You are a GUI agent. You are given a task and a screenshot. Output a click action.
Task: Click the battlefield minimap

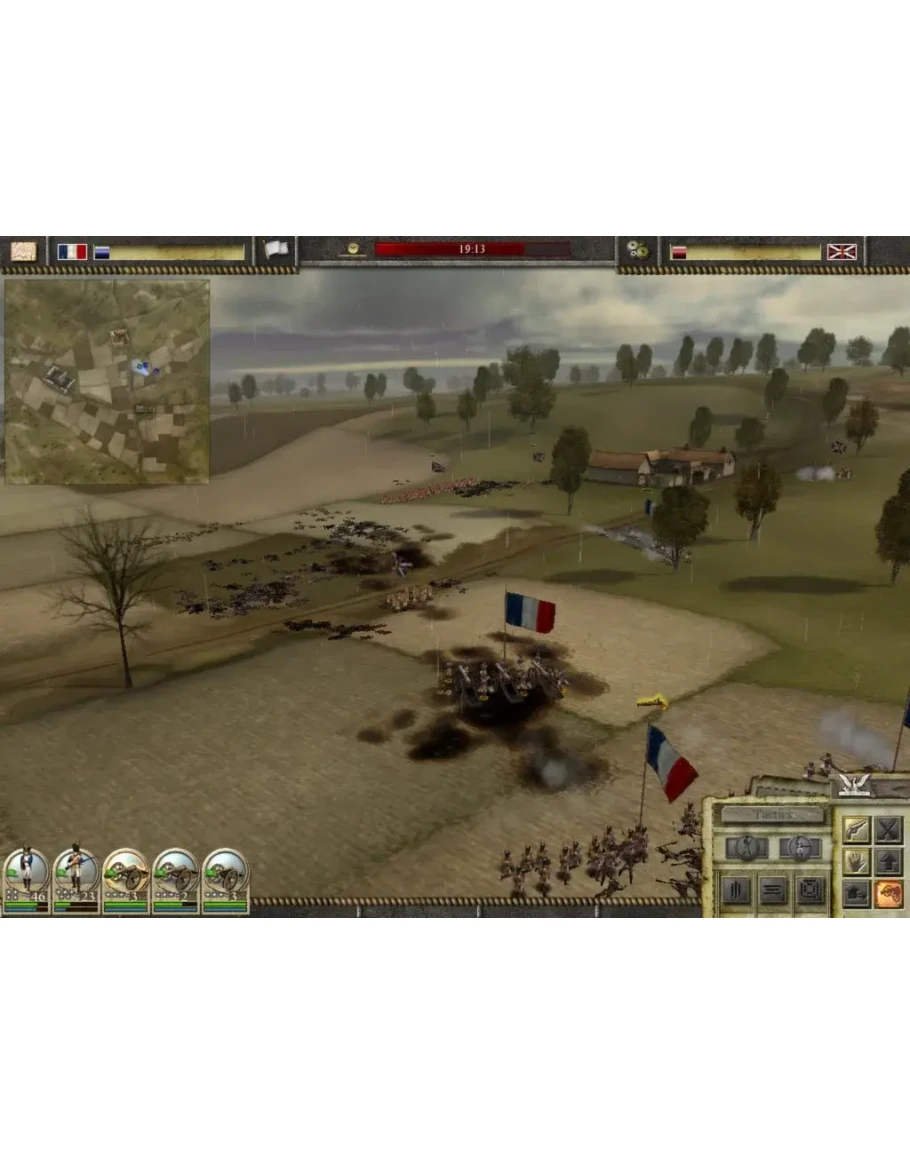pyautogui.click(x=107, y=381)
